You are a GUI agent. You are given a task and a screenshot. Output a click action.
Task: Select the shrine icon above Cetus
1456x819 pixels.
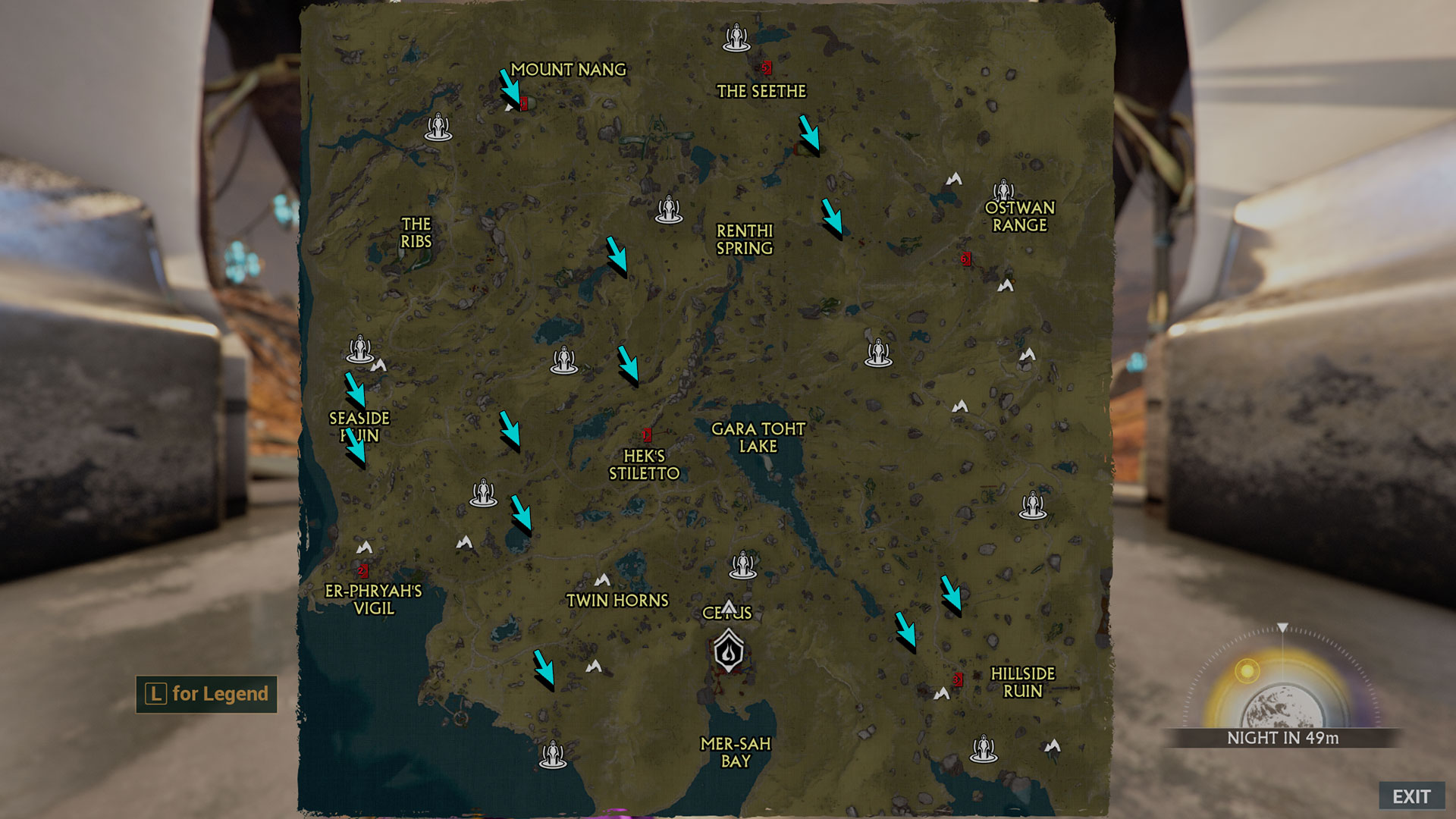point(742,565)
